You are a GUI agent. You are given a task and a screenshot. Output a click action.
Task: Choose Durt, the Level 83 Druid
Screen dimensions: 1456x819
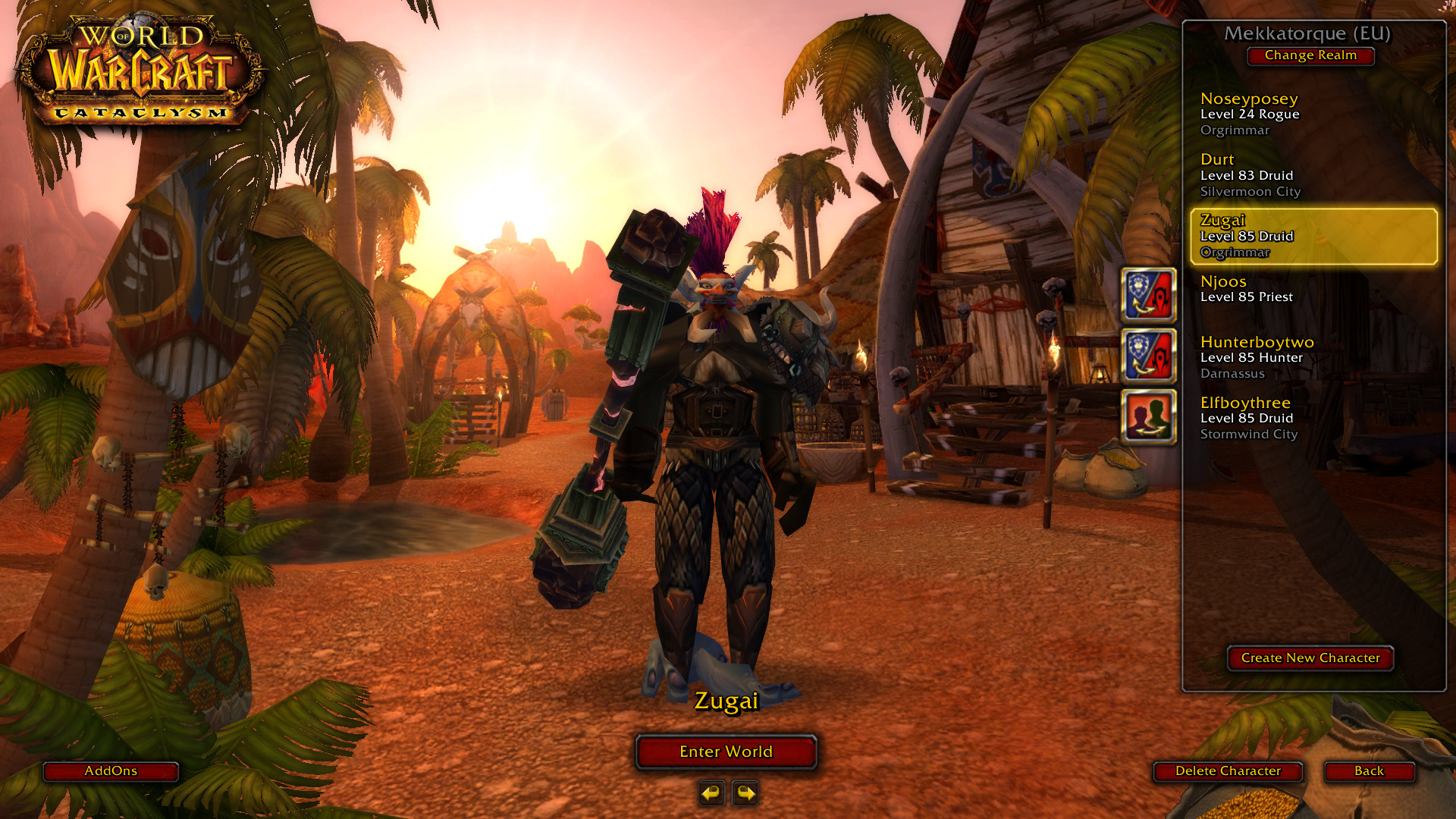1313,175
